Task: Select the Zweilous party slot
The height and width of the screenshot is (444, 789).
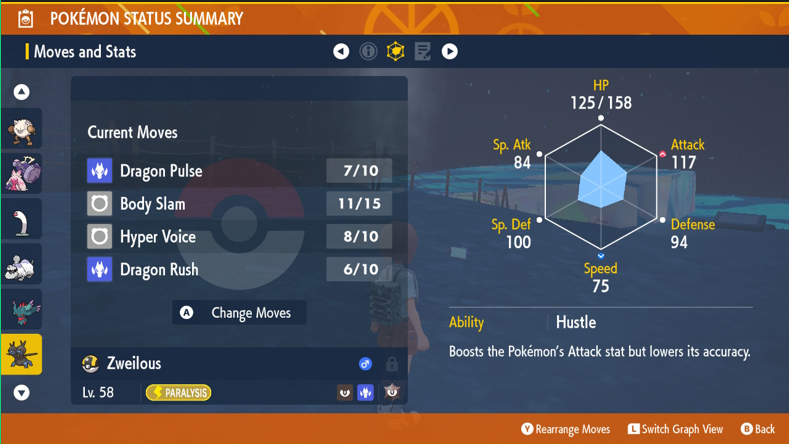Action: click(21, 355)
